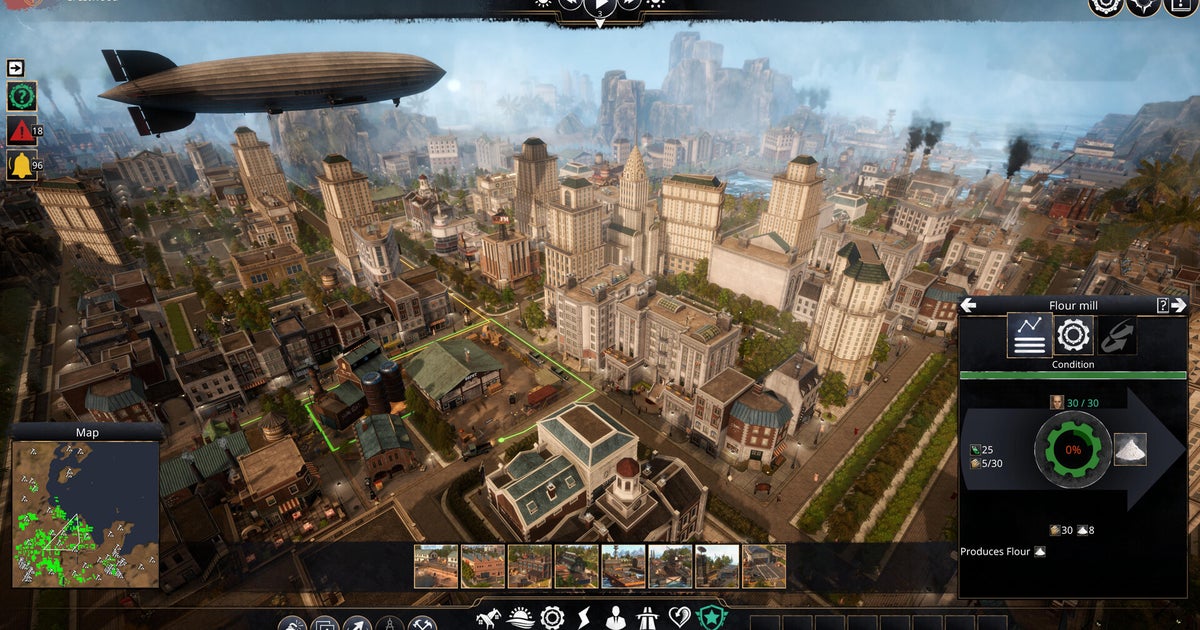Go to the next building with right arrow

click(1180, 305)
